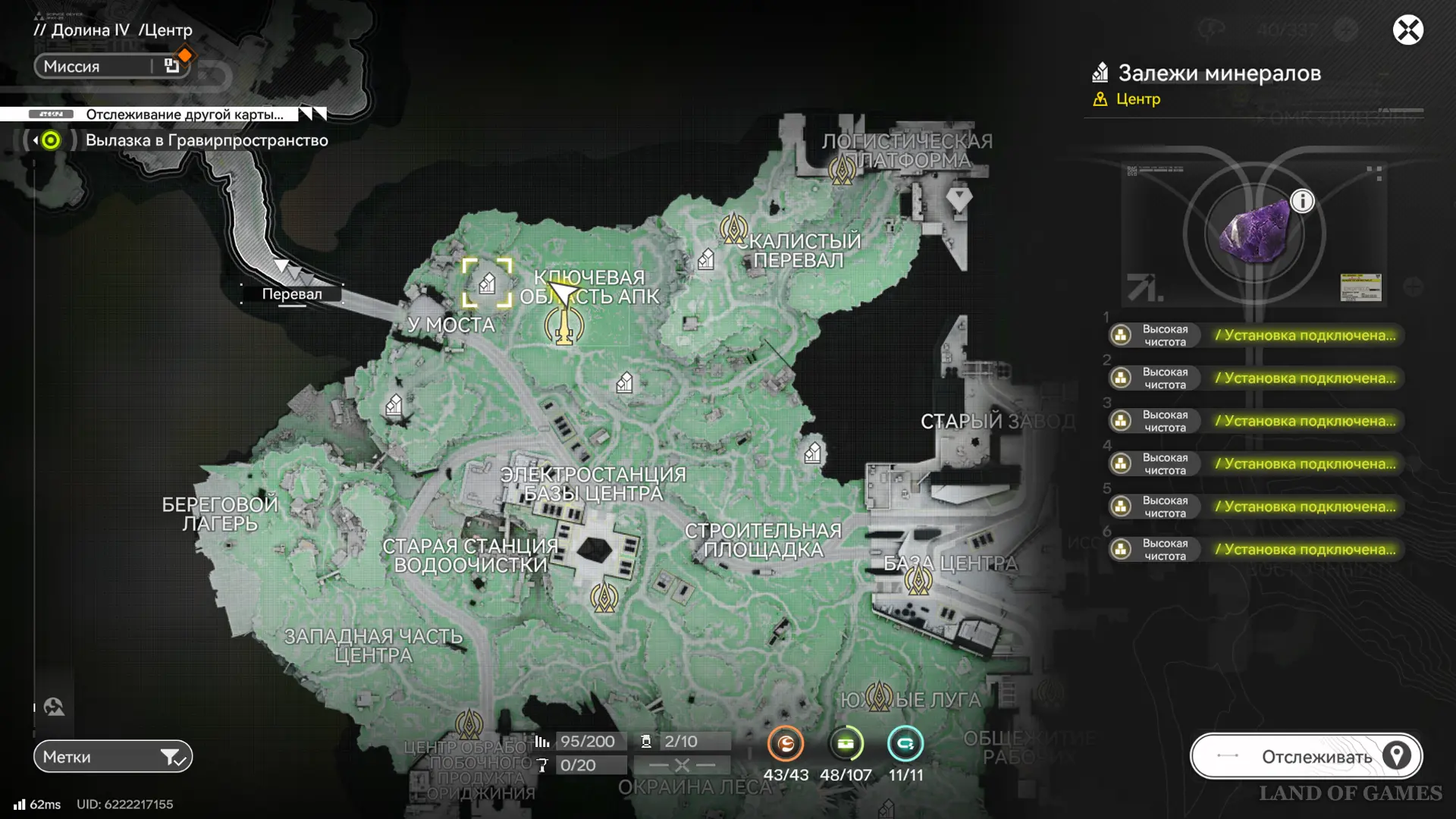Select the Вылазка в Гравирпространство mission
The image size is (1456, 819).
[206, 140]
